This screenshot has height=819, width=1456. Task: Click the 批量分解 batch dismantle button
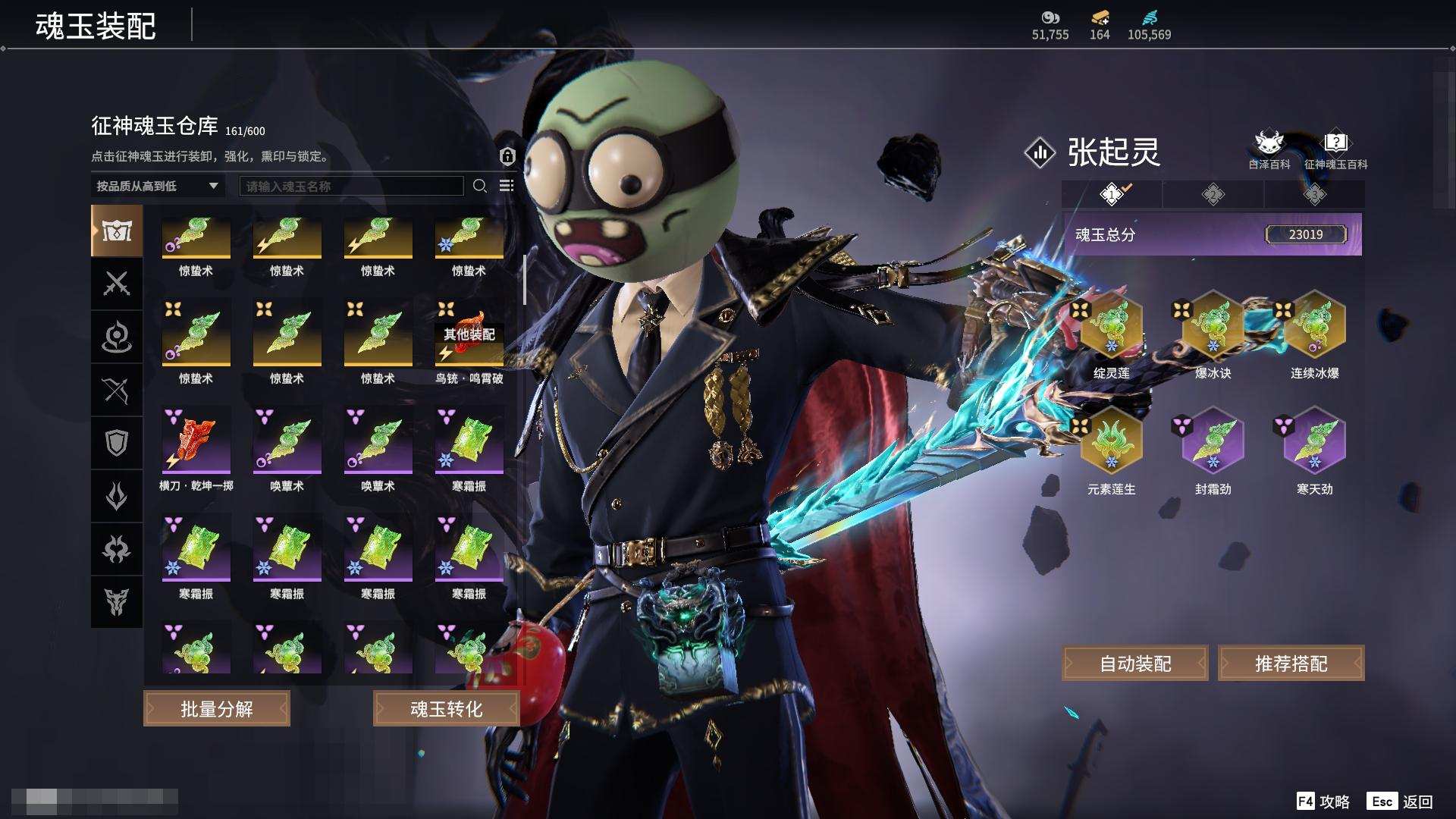tap(217, 708)
